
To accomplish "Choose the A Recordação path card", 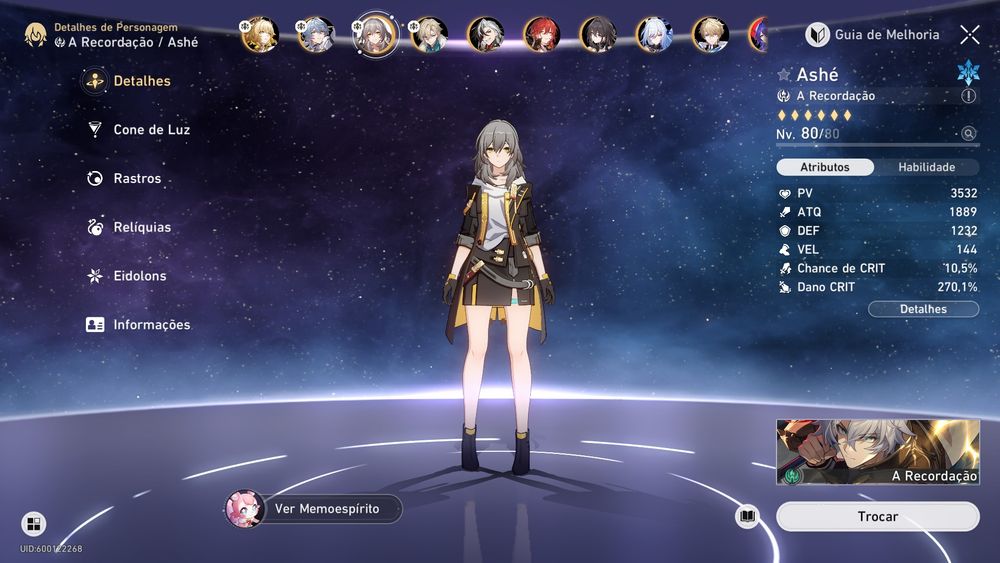I will click(x=877, y=452).
